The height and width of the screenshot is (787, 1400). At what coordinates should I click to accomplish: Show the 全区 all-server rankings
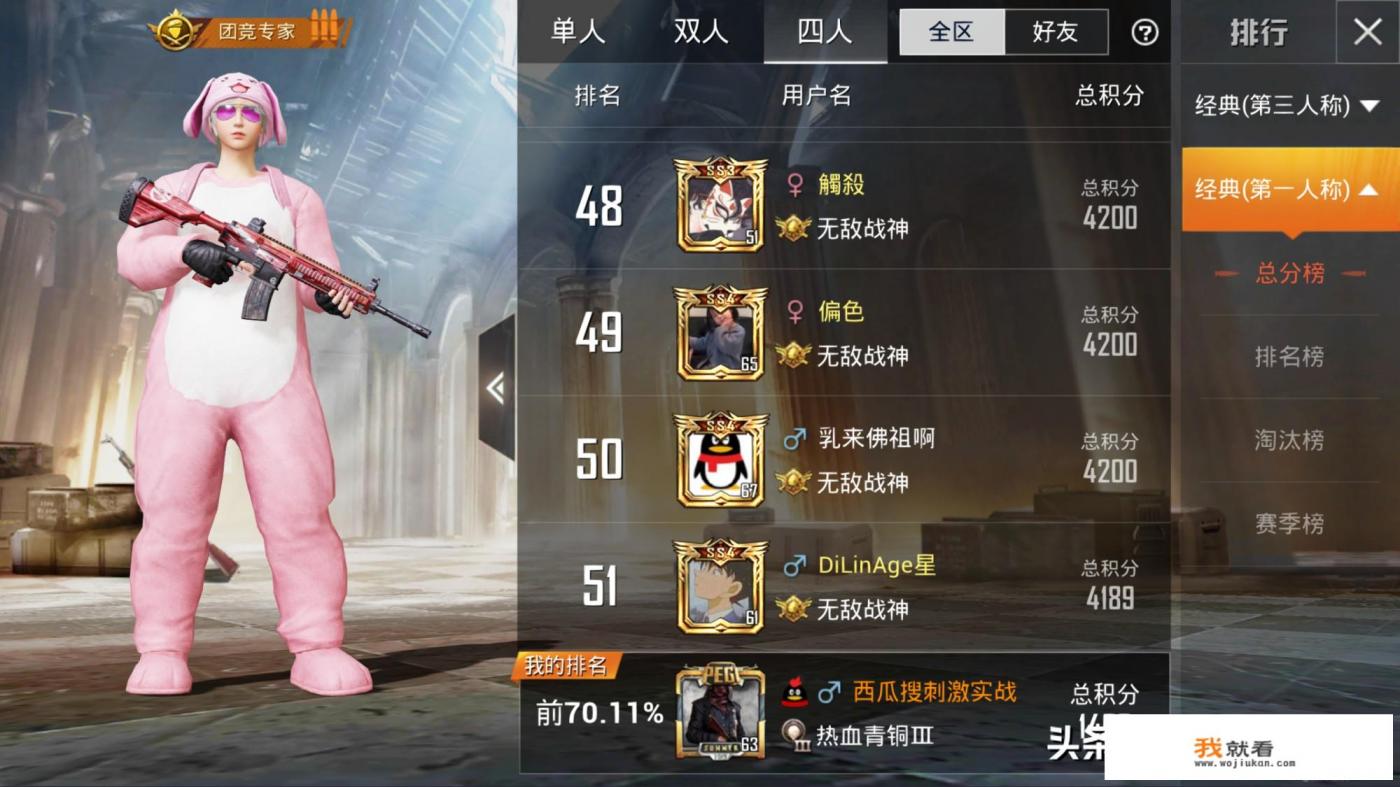pyautogui.click(x=951, y=32)
